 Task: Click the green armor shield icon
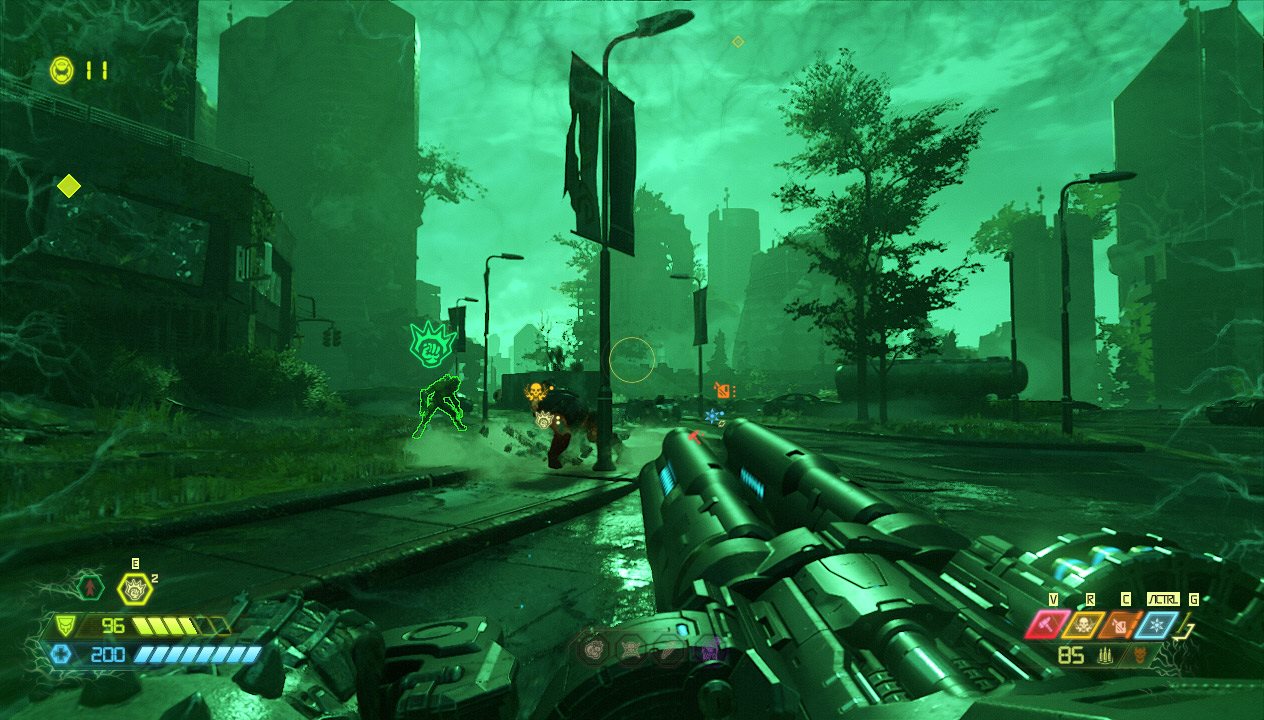click(64, 627)
